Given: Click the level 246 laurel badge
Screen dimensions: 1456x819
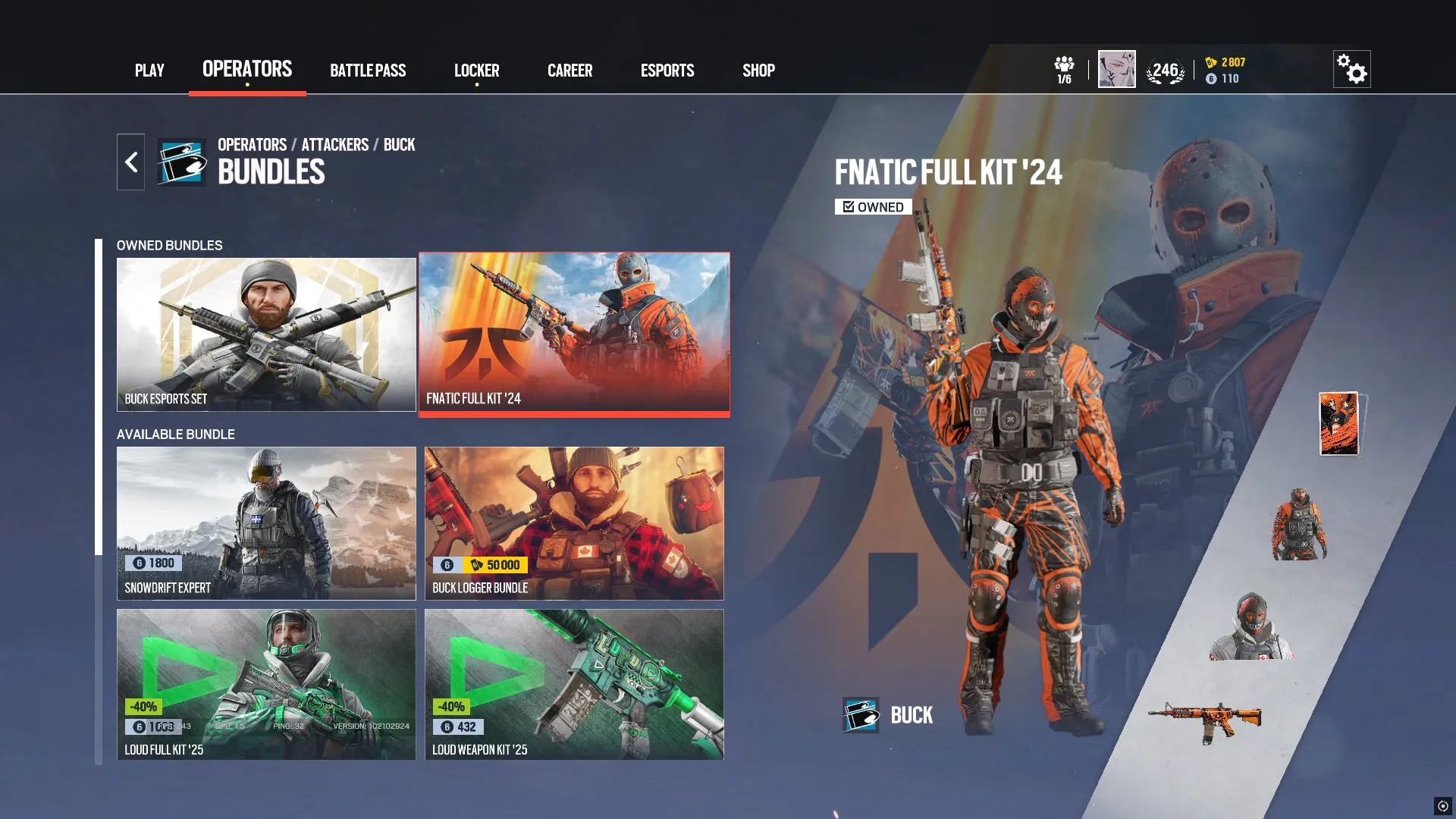Looking at the screenshot, I should 1164,68.
